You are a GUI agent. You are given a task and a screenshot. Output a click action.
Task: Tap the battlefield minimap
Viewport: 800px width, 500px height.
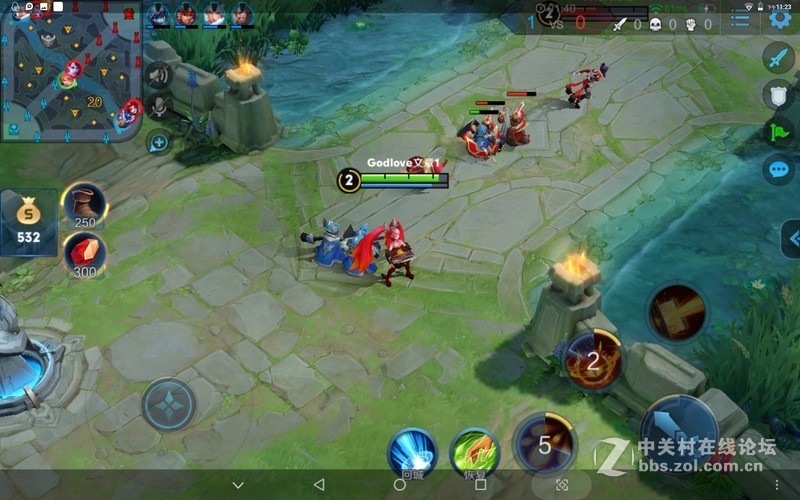point(70,72)
